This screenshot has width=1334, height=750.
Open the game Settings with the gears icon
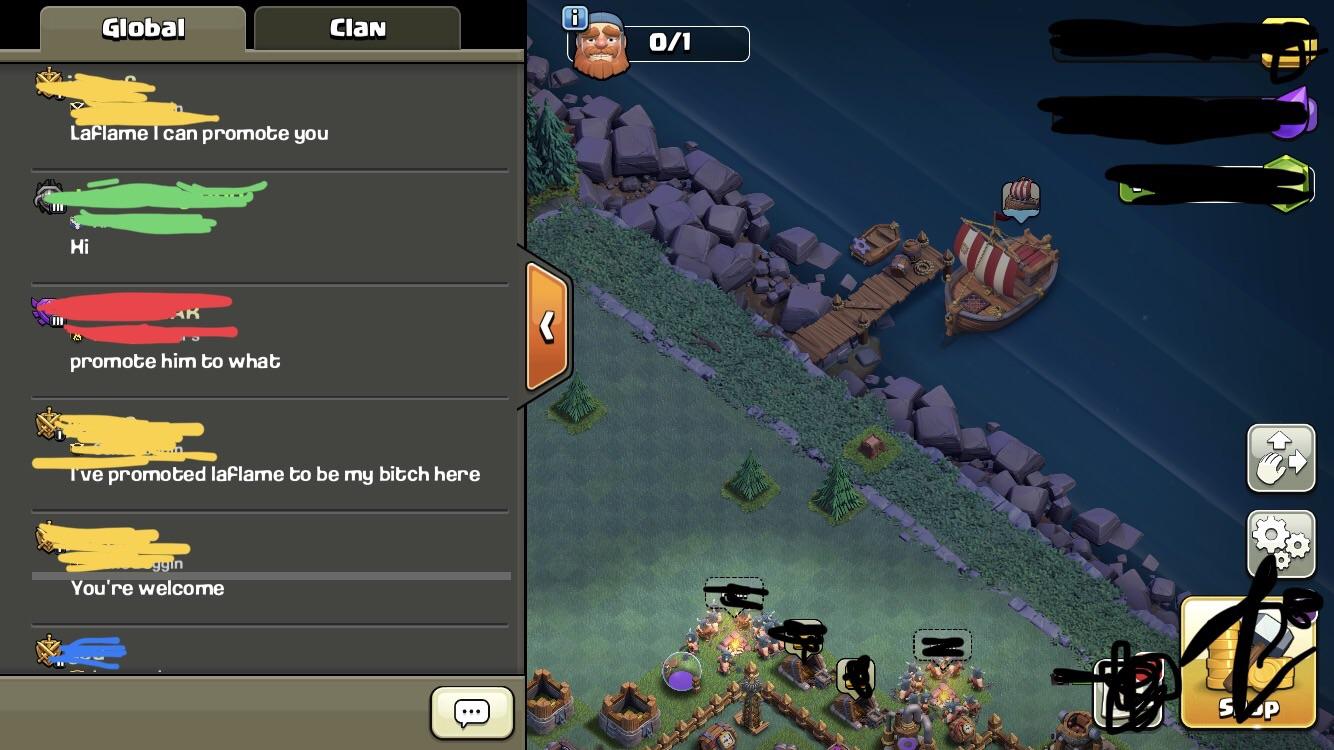(x=1281, y=541)
